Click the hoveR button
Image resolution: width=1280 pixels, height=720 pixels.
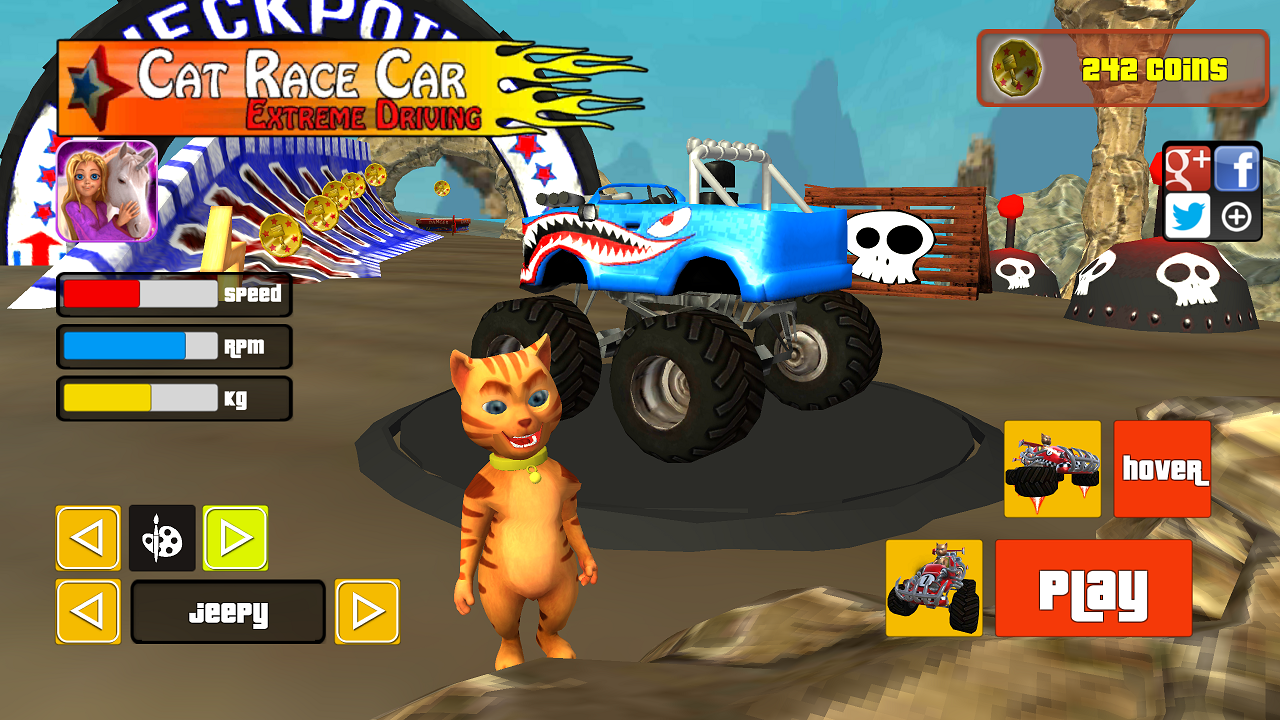[x=1161, y=467]
